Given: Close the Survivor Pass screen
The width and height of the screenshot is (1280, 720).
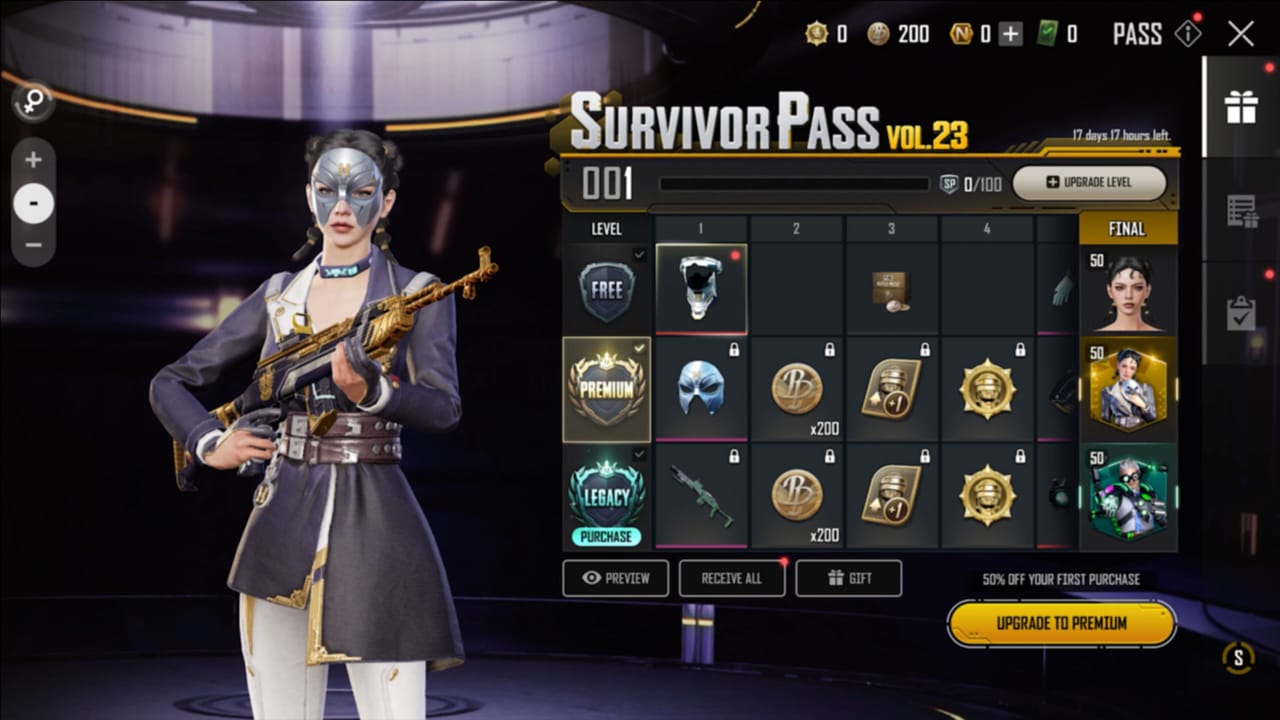Looking at the screenshot, I should click(x=1241, y=34).
